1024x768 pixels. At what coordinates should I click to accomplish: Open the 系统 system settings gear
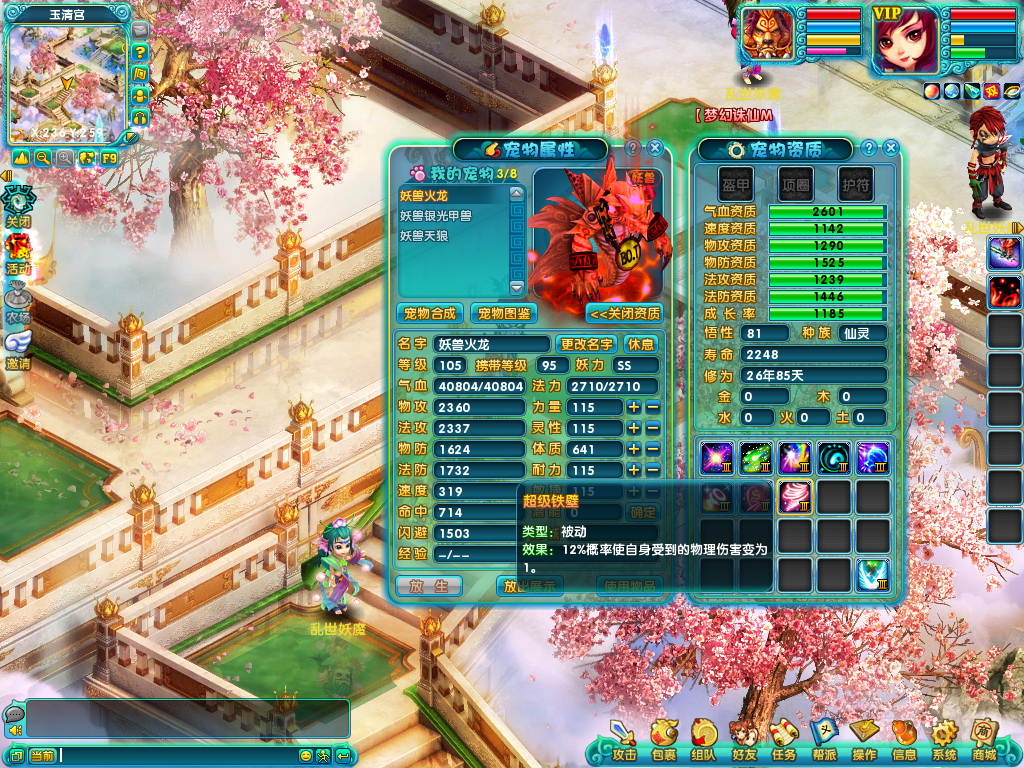[944, 741]
